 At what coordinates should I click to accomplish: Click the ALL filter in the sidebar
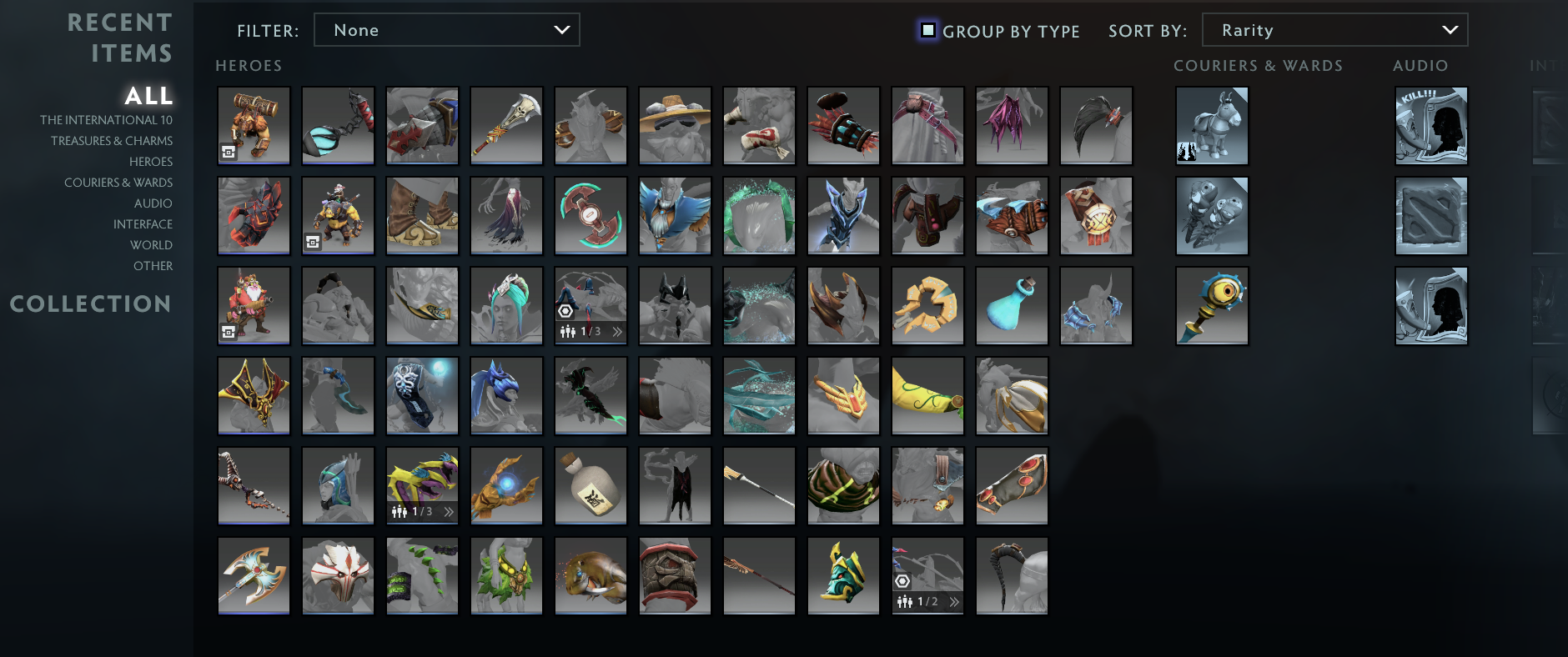[148, 96]
